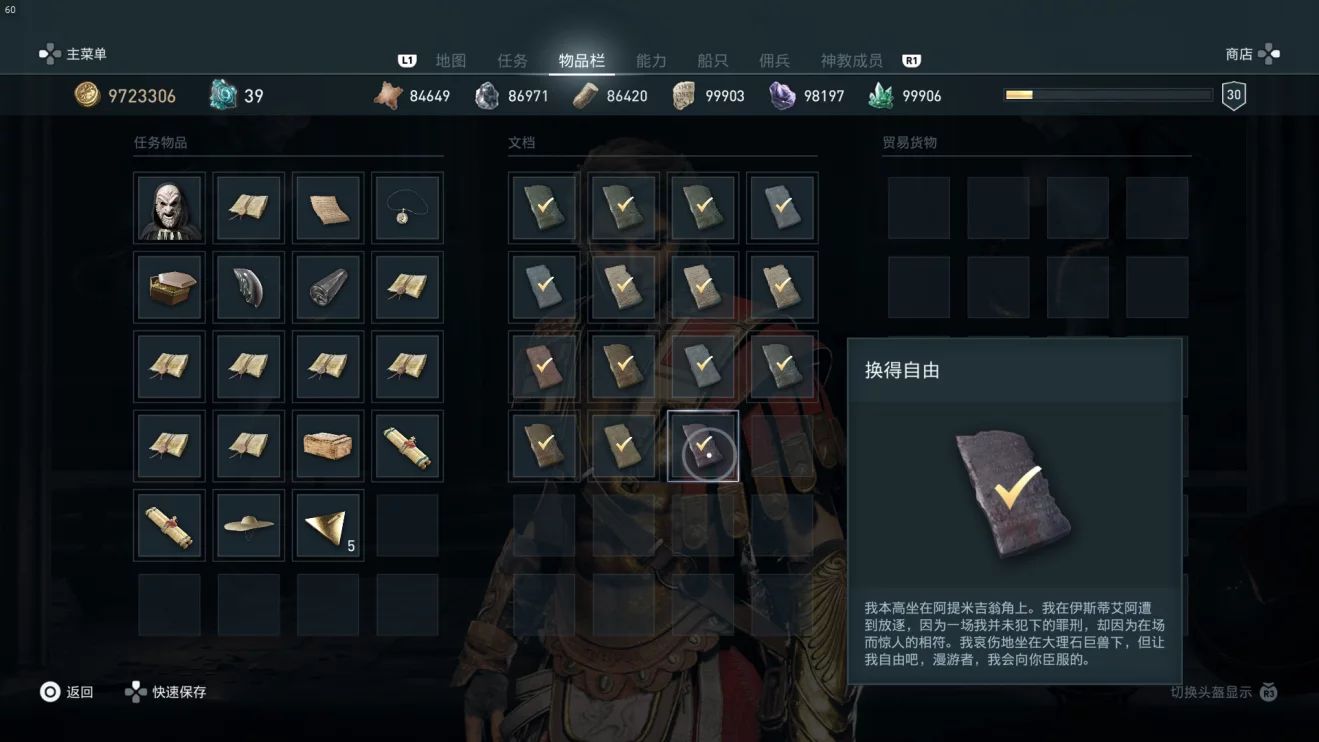Image resolution: width=1319 pixels, height=742 pixels.
Task: Select the open treasure chest item
Action: (169, 287)
